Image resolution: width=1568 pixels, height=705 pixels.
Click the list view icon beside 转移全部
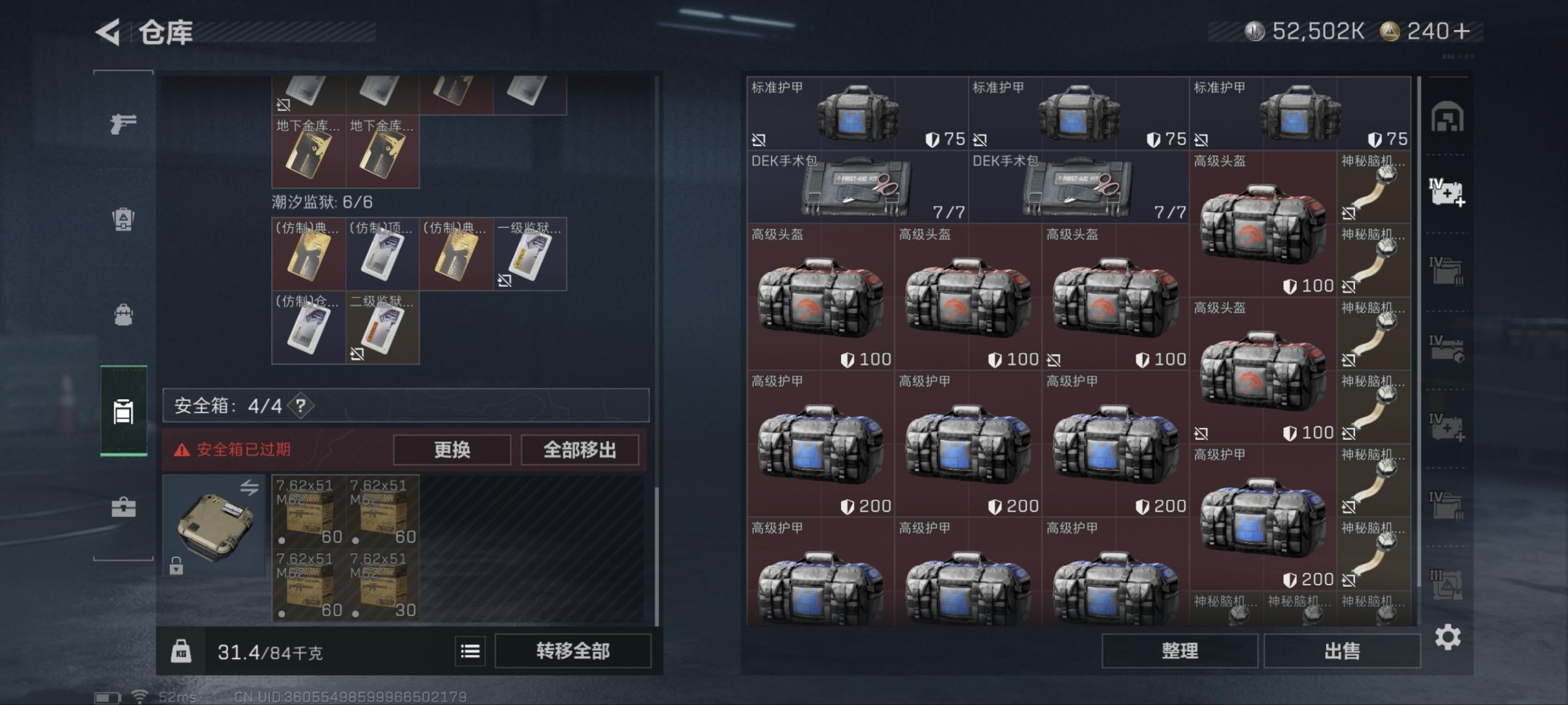click(469, 651)
